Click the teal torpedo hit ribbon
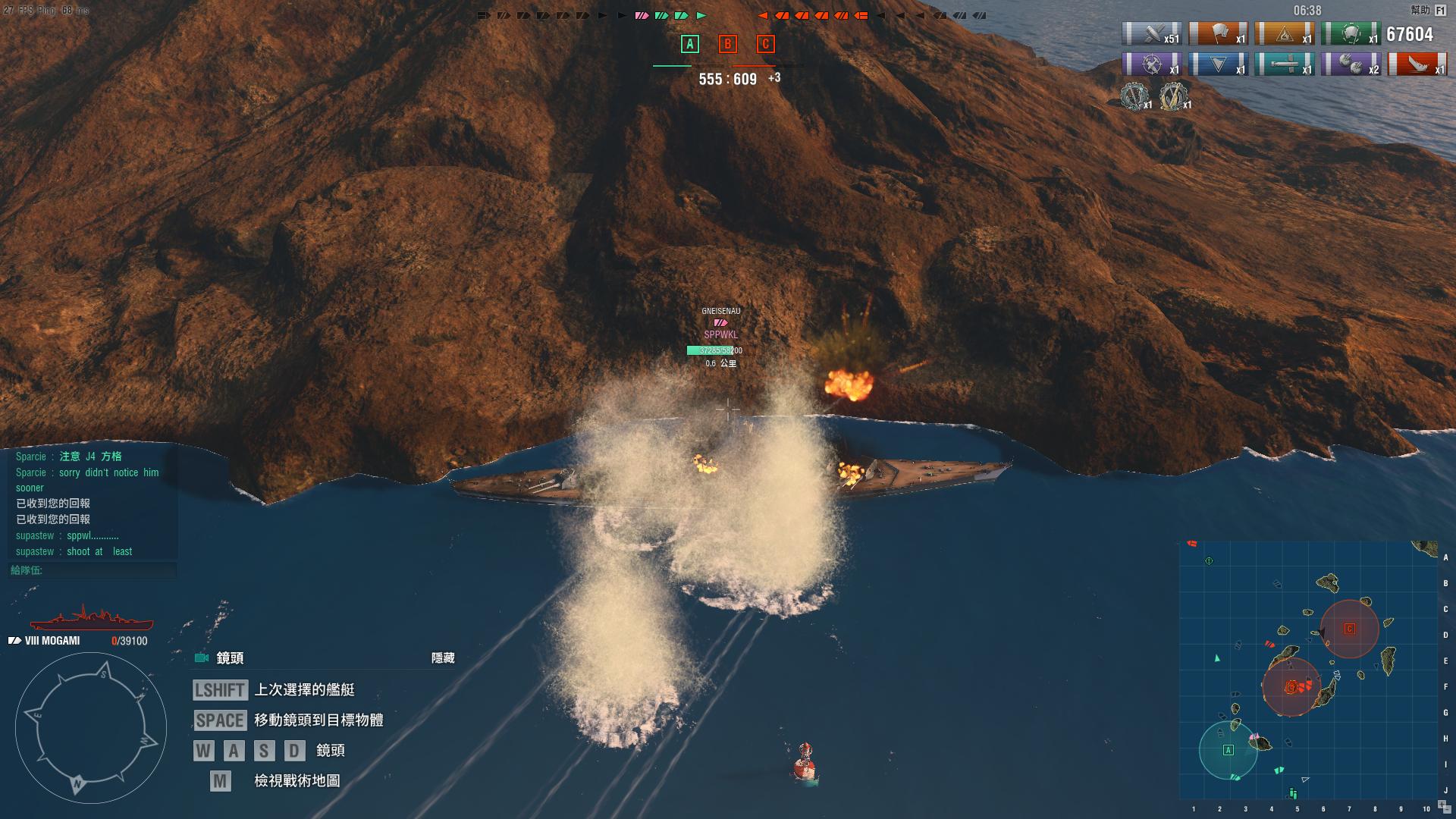The height and width of the screenshot is (819, 1456). (x=1284, y=64)
